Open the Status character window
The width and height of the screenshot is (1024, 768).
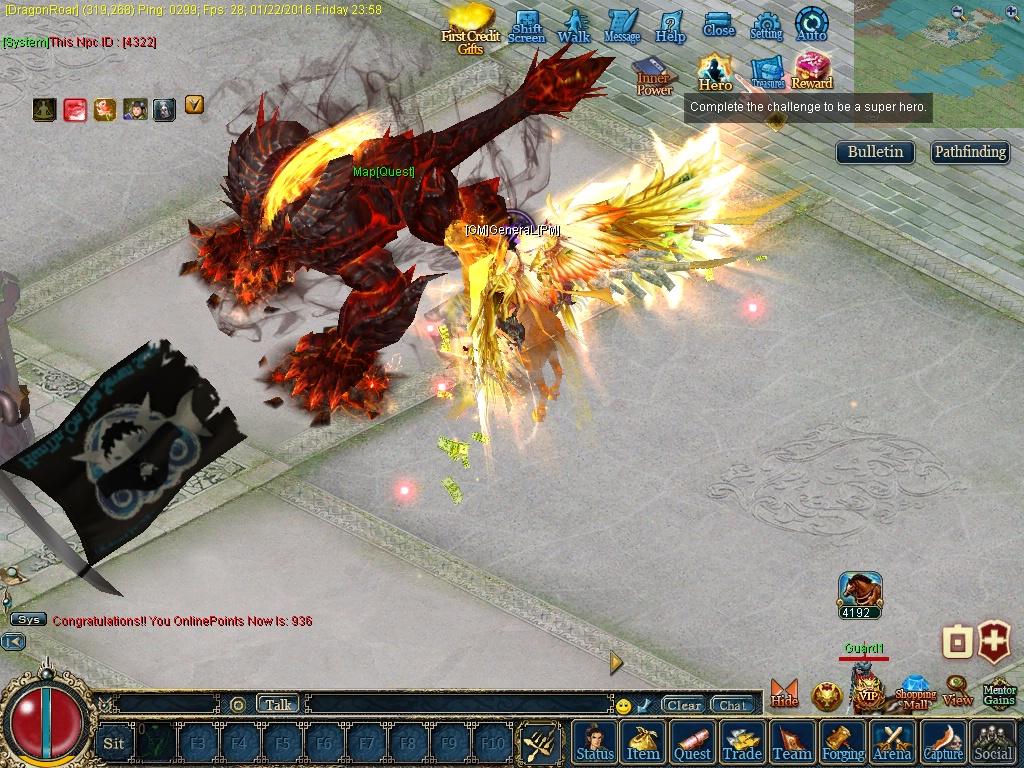click(595, 742)
